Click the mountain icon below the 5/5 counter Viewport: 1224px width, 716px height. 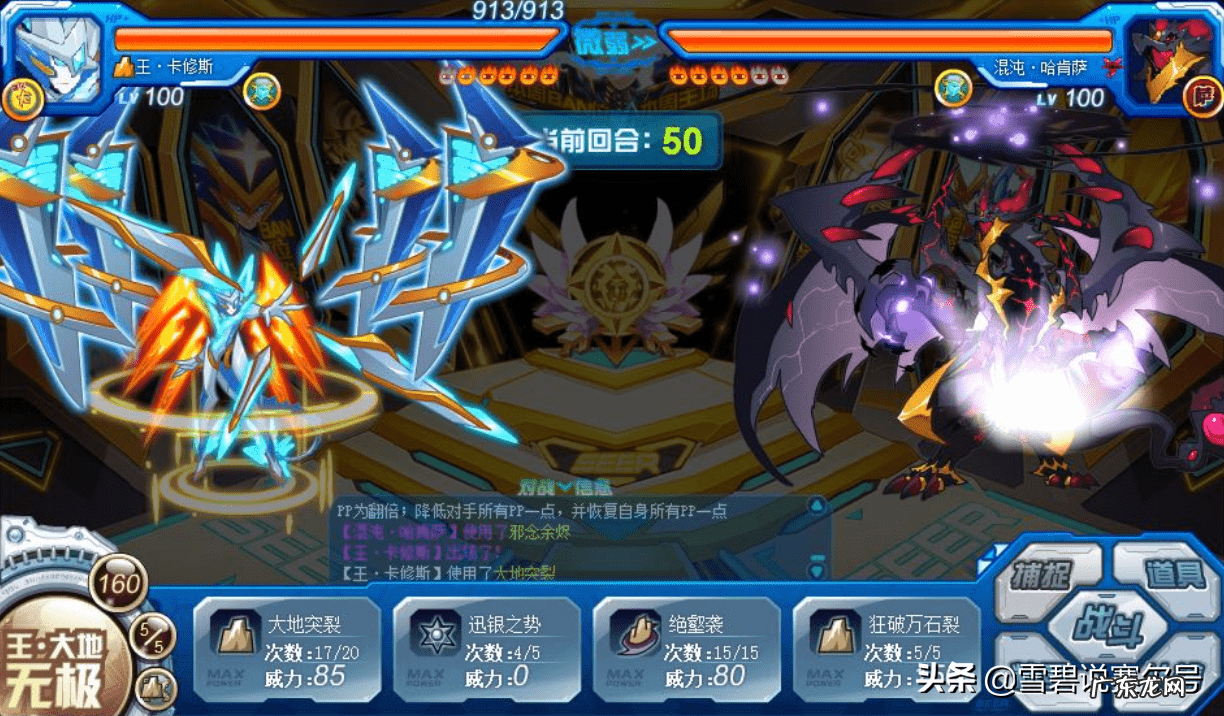155,688
